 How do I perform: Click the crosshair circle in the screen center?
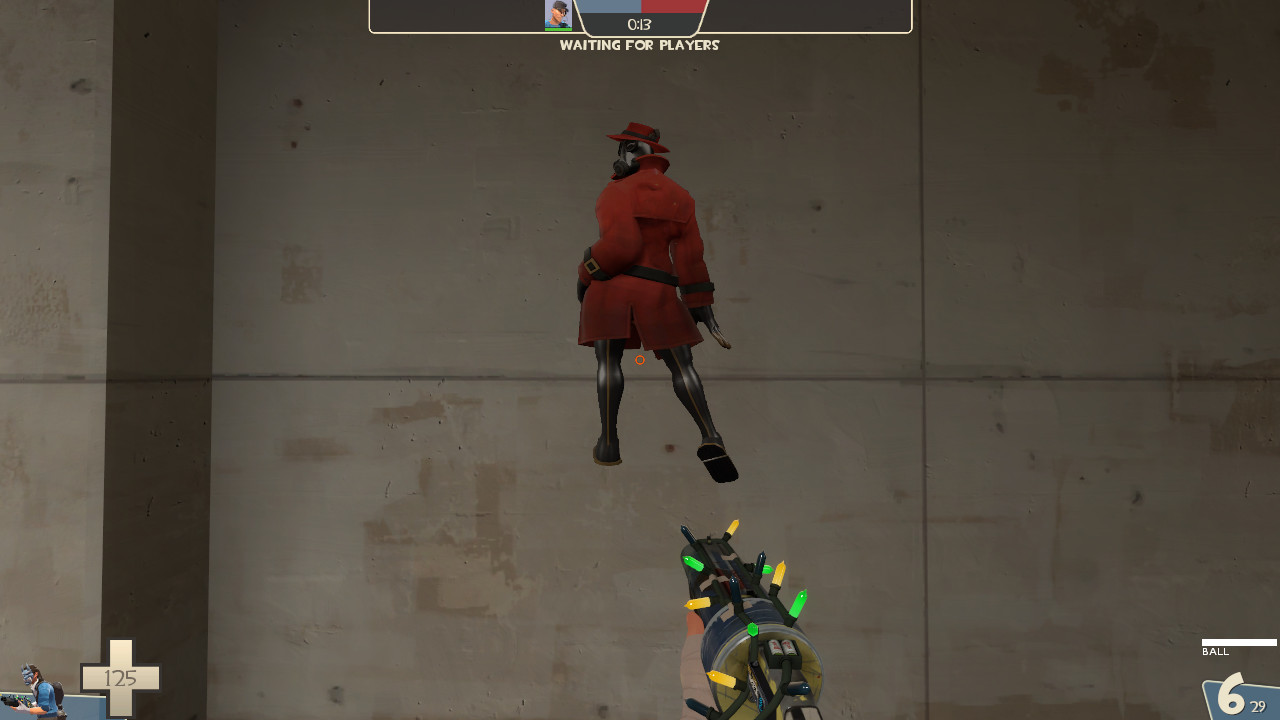point(640,360)
